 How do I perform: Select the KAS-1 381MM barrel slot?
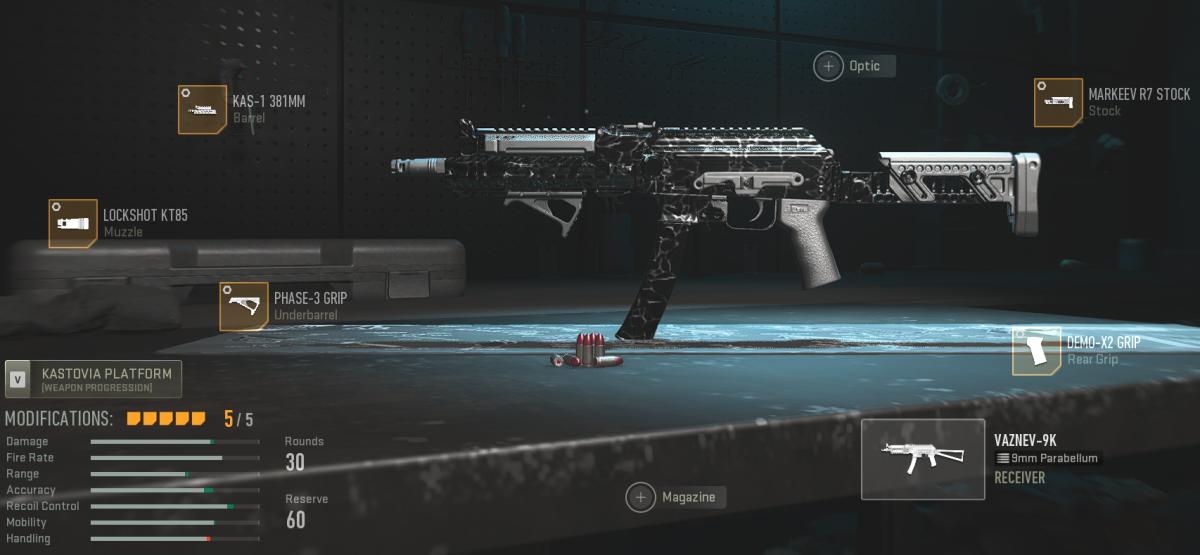pyautogui.click(x=202, y=110)
